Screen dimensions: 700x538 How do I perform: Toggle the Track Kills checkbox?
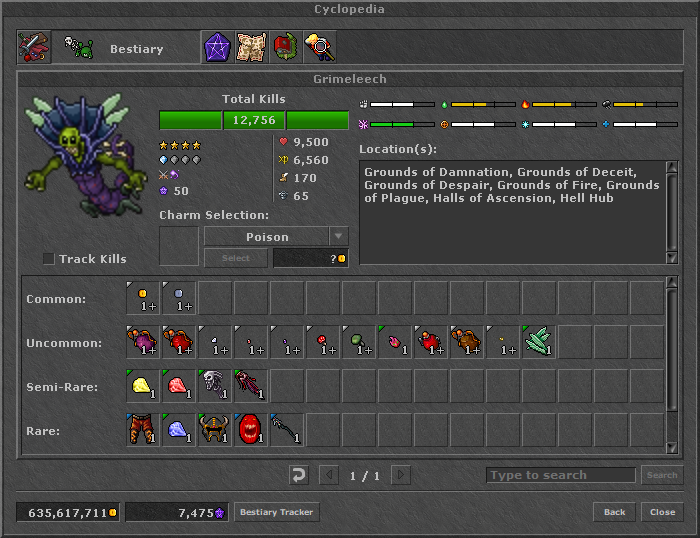(x=49, y=259)
